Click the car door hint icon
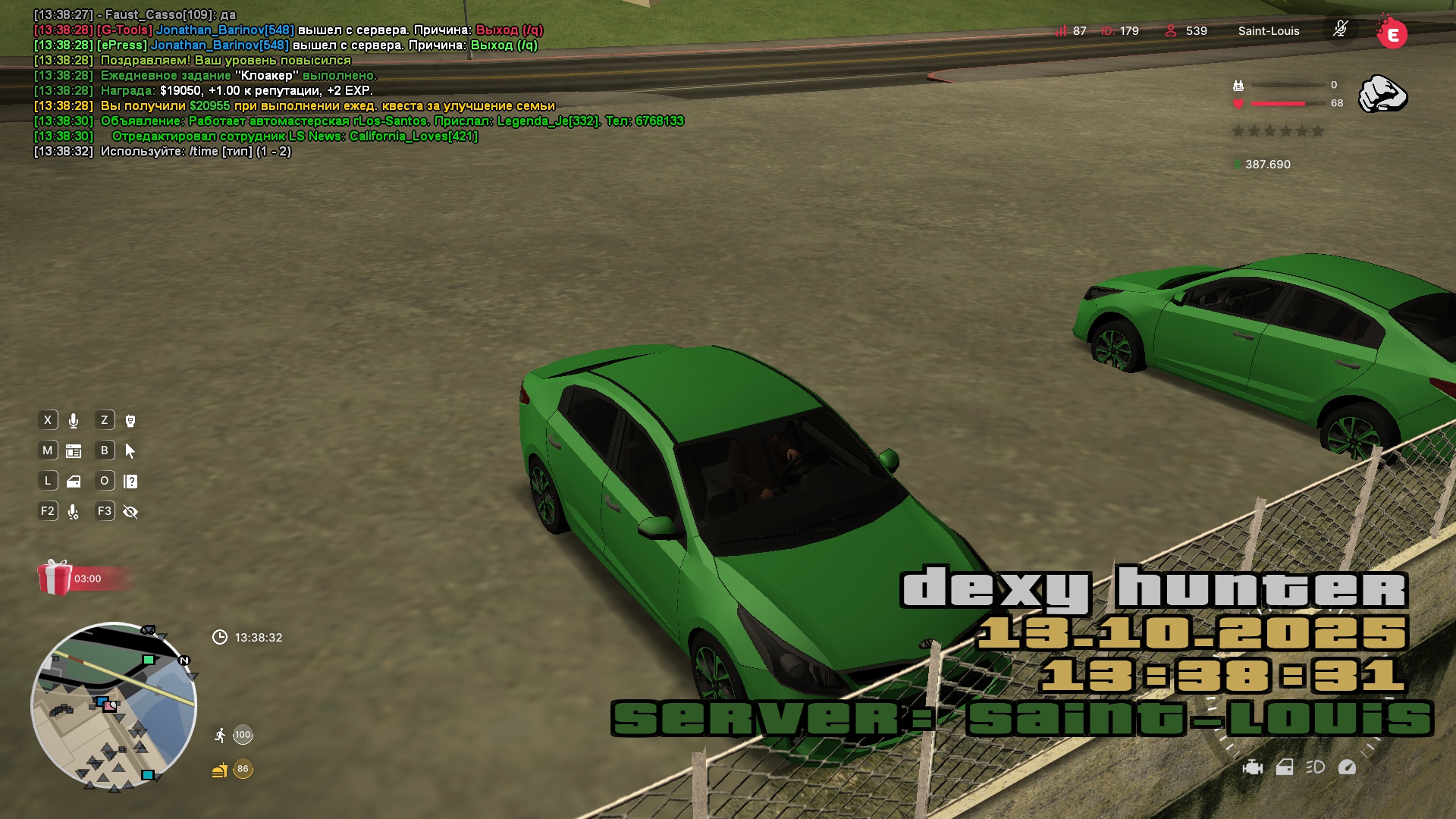The image size is (1456, 819). coord(74,482)
